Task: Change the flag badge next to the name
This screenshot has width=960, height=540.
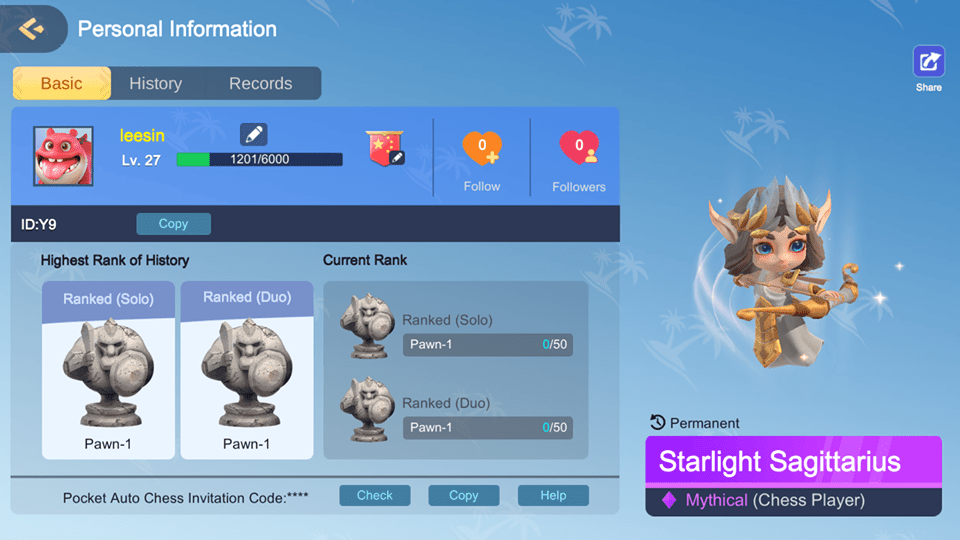Action: tap(384, 148)
